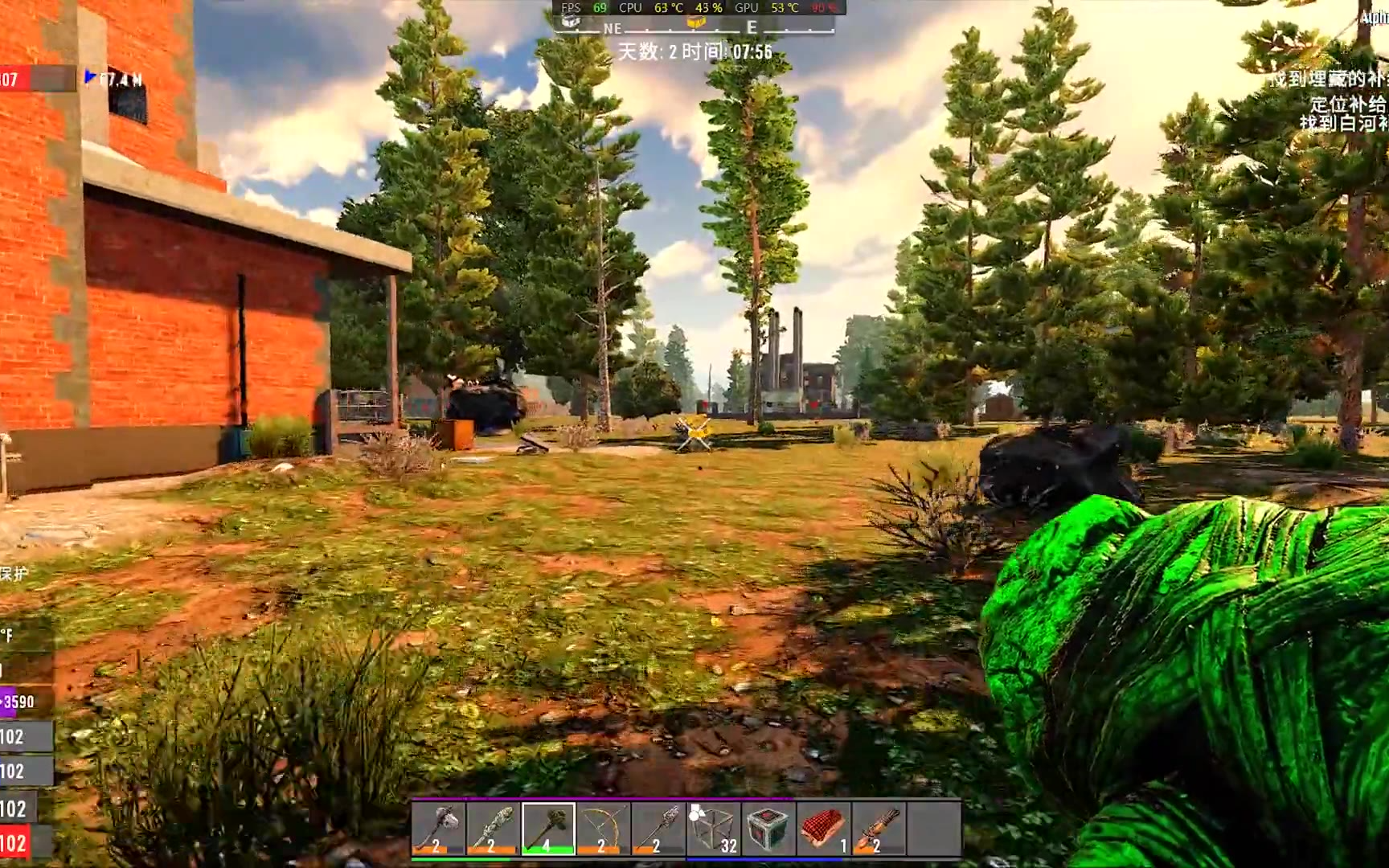This screenshot has width=1389, height=868.
Task: Choose the red plaid bedroll slot
Action: (824, 828)
